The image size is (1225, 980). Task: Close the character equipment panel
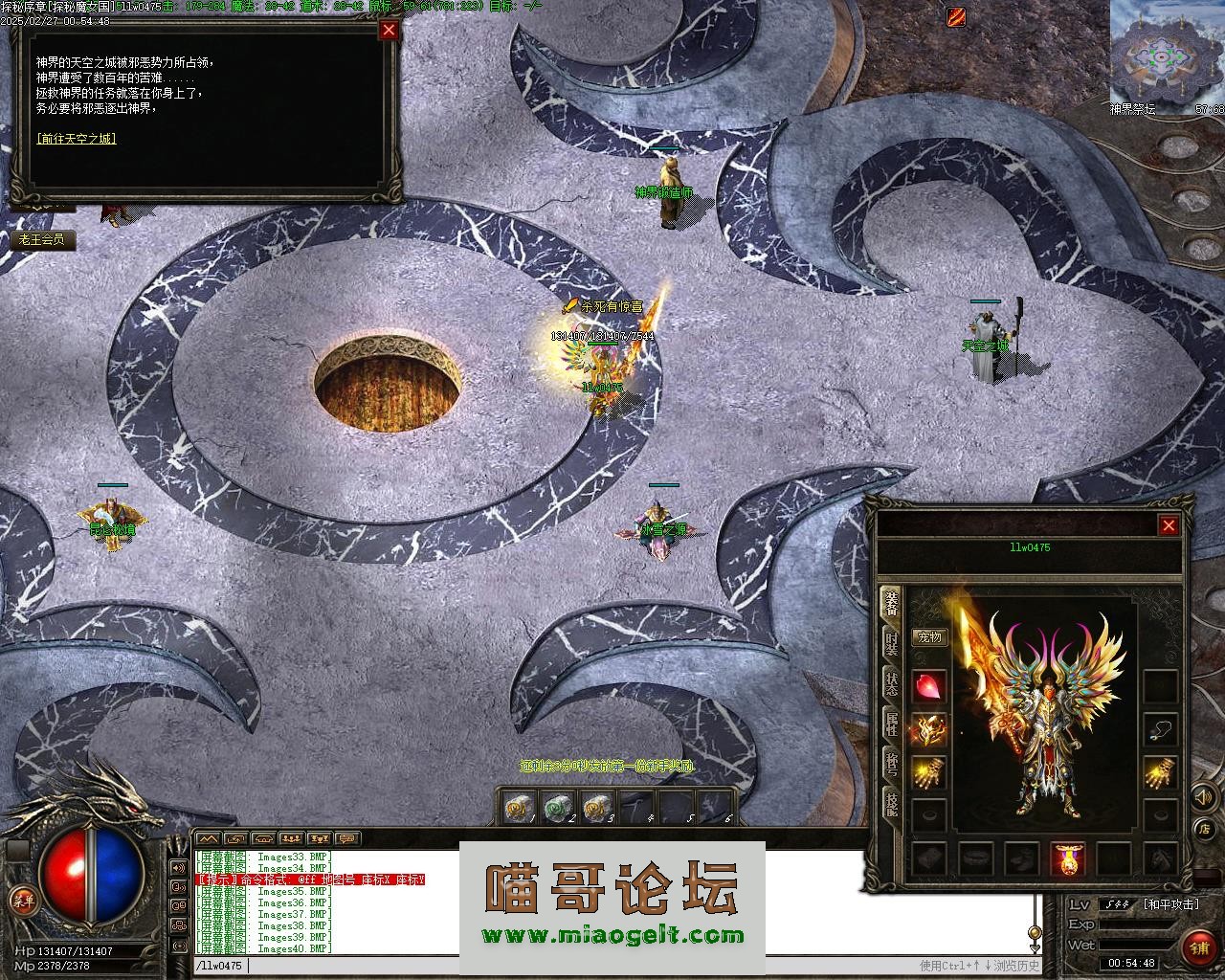click(1169, 525)
